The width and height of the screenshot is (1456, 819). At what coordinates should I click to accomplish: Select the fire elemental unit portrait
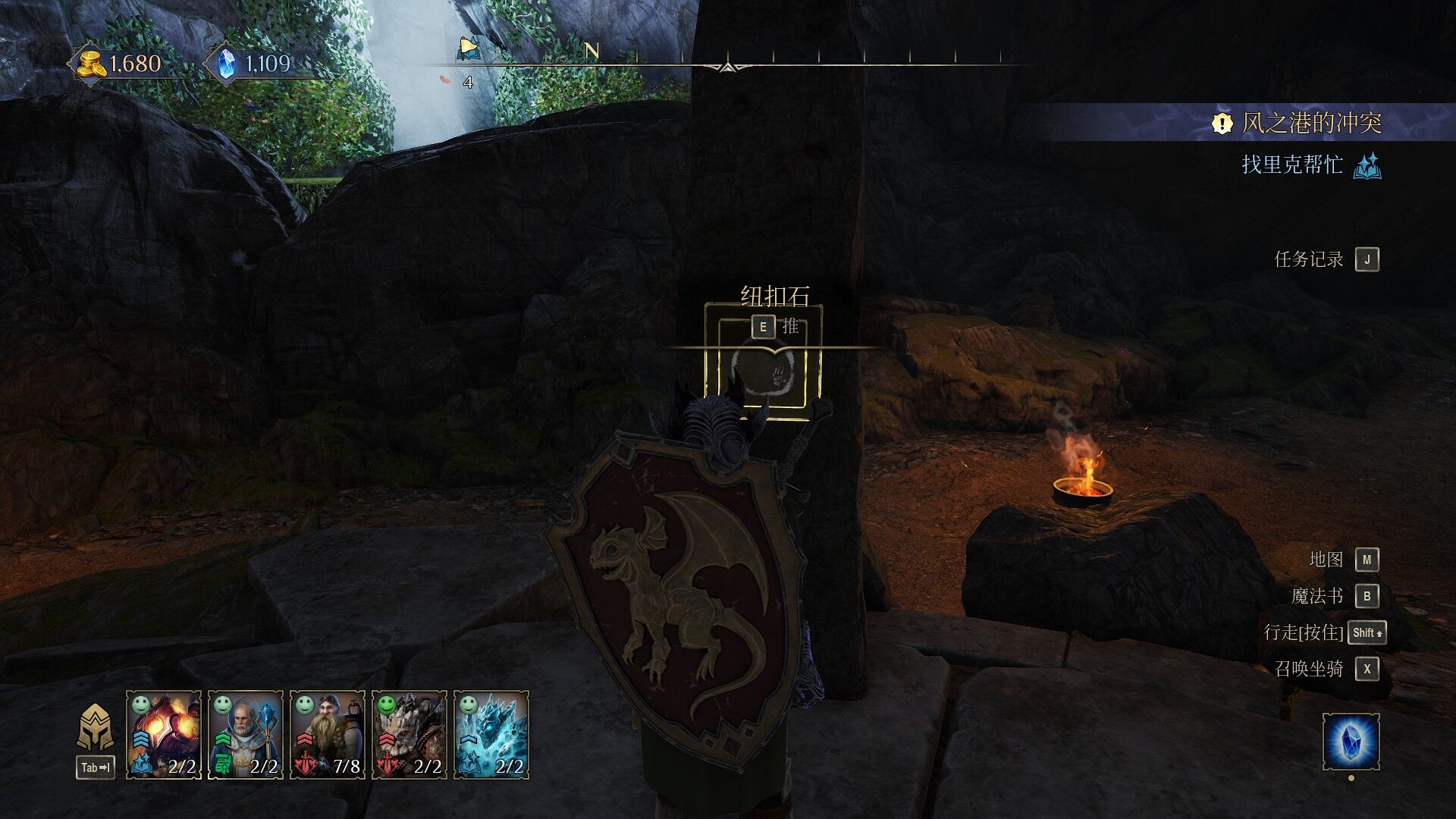tap(163, 734)
